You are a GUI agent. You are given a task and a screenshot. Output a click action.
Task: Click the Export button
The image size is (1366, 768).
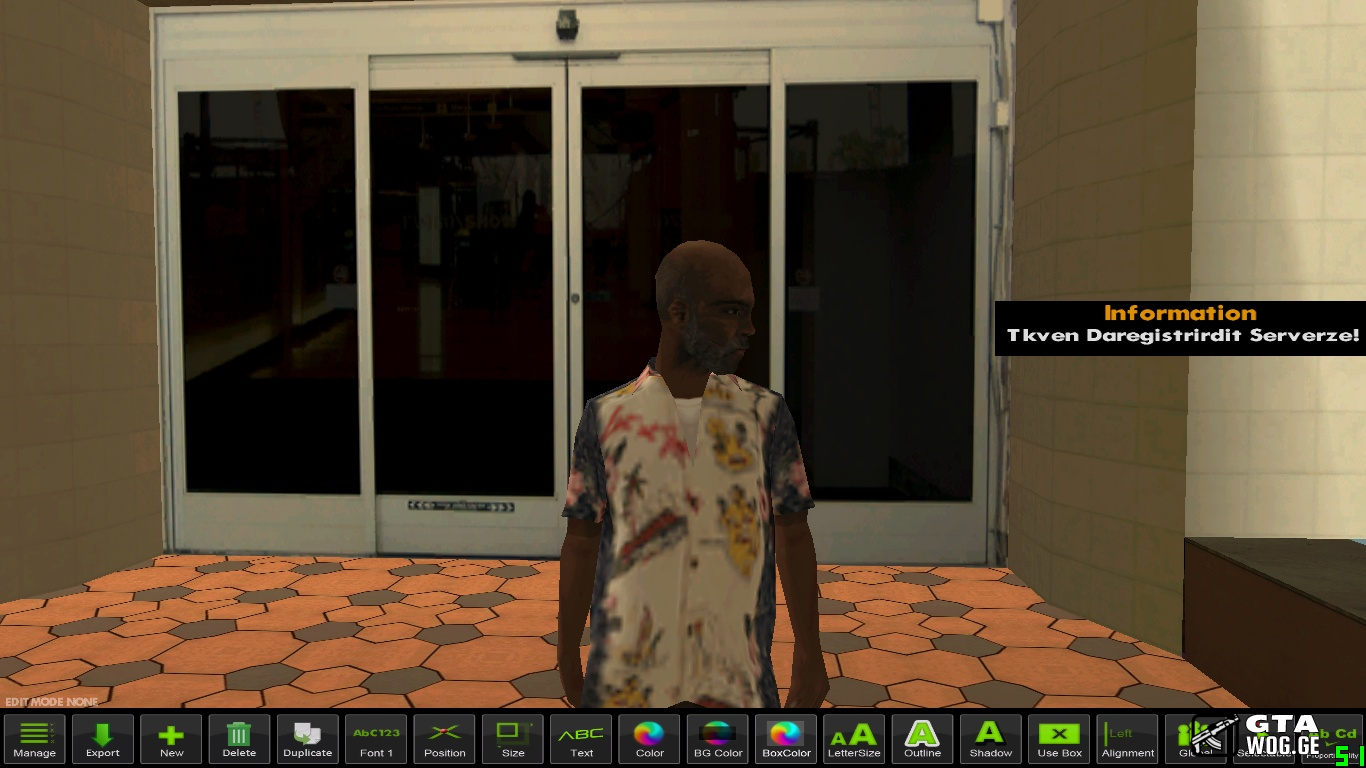pos(103,739)
